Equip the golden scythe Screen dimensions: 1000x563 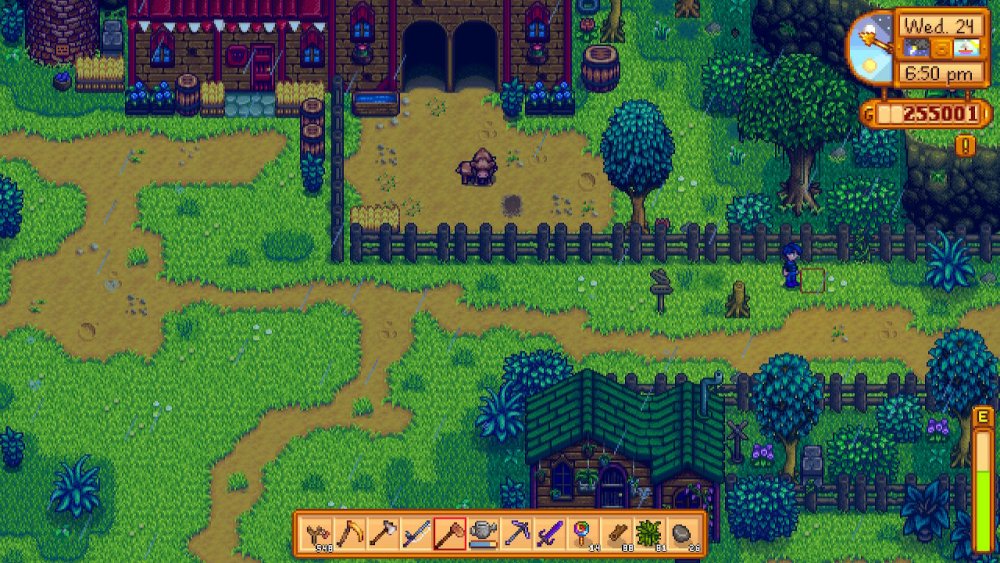click(x=351, y=532)
